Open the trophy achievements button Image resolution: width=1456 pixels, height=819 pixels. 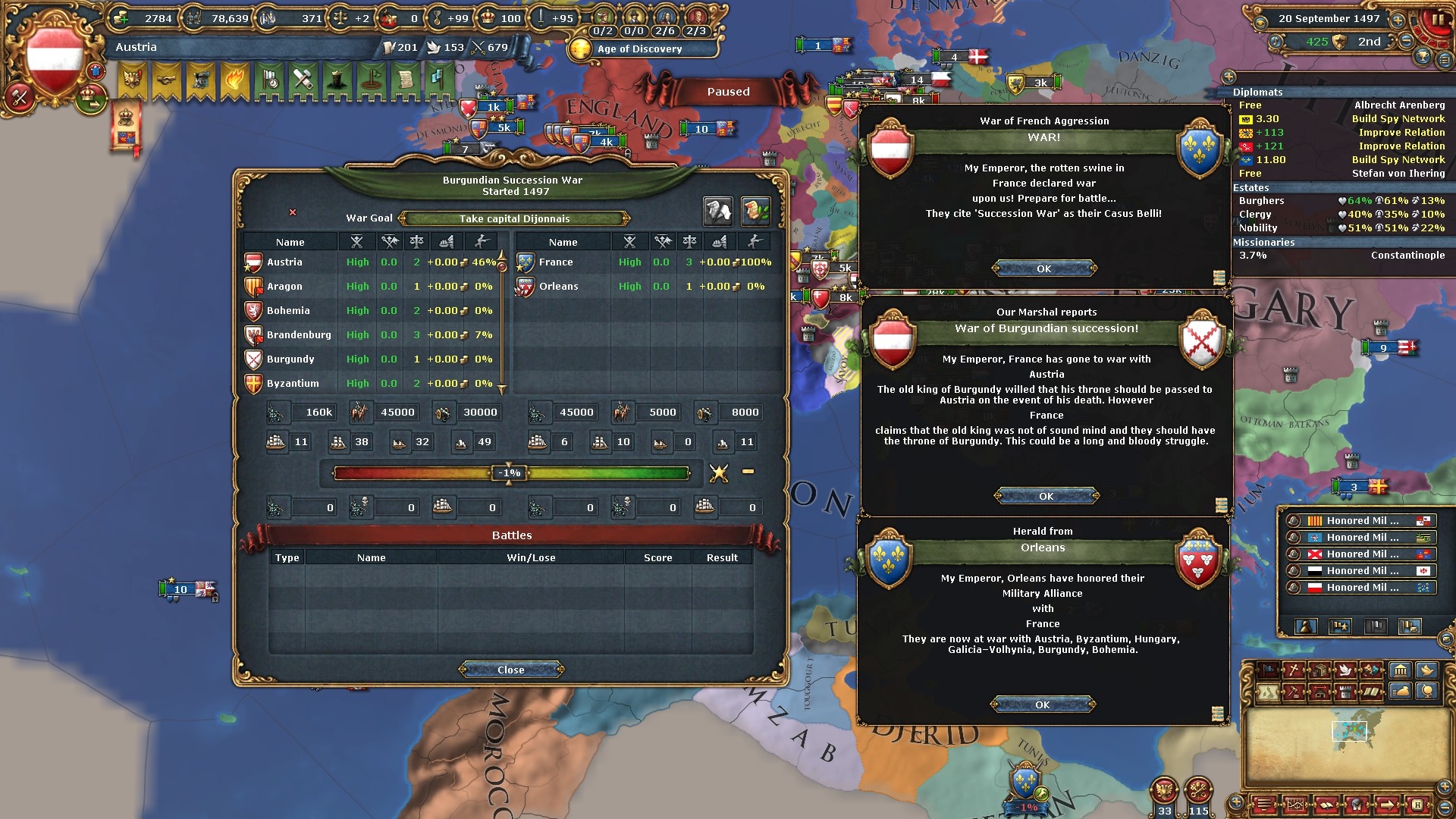coord(1423,57)
